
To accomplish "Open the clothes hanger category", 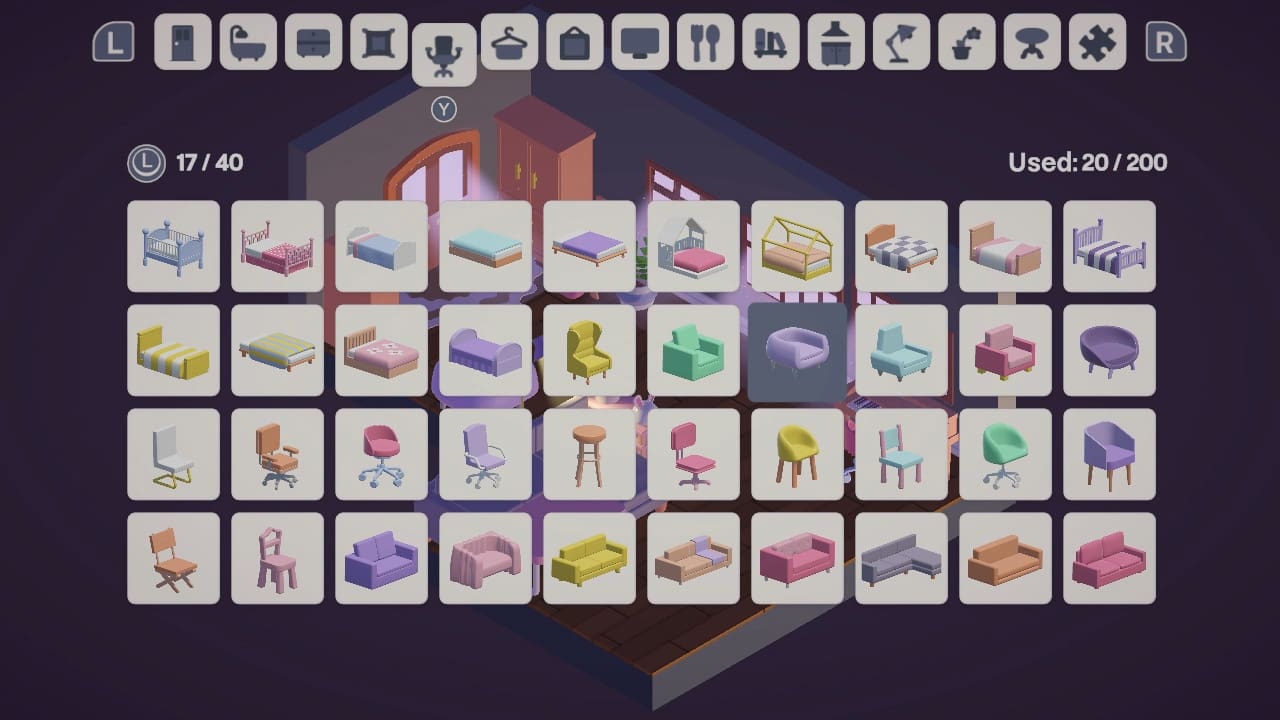I will 510,45.
